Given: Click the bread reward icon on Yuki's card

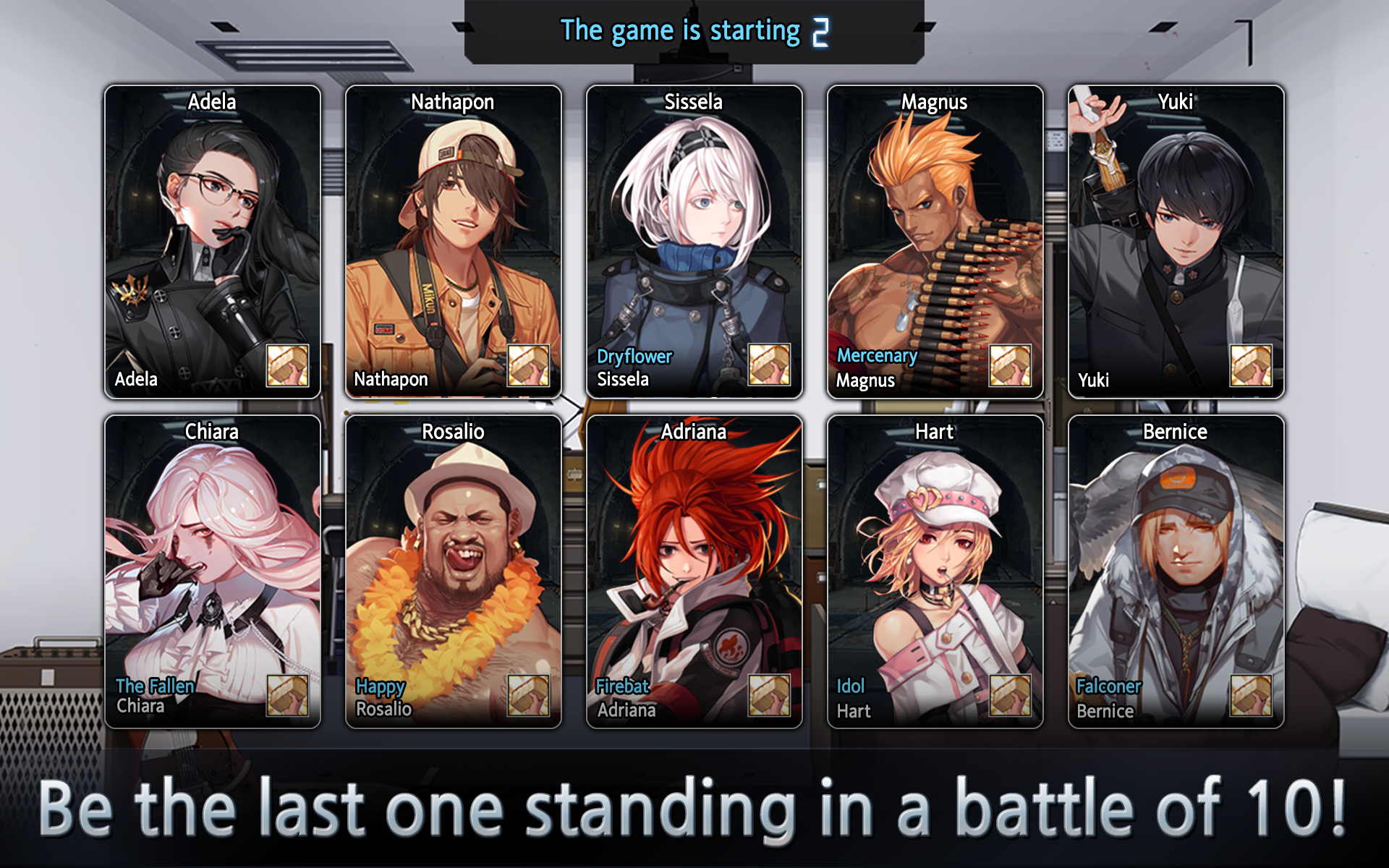Looking at the screenshot, I should point(1252,367).
